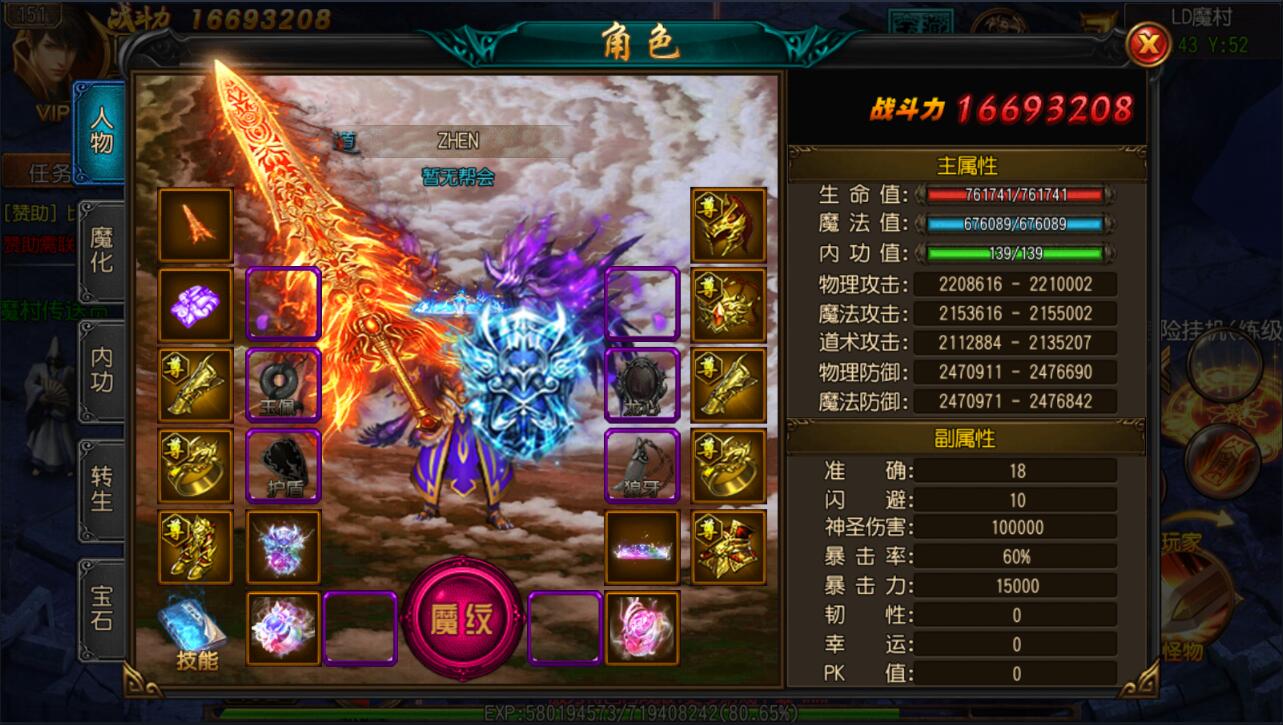Select the golden helmet equipment slot
The height and width of the screenshot is (725, 1283).
tap(728, 226)
